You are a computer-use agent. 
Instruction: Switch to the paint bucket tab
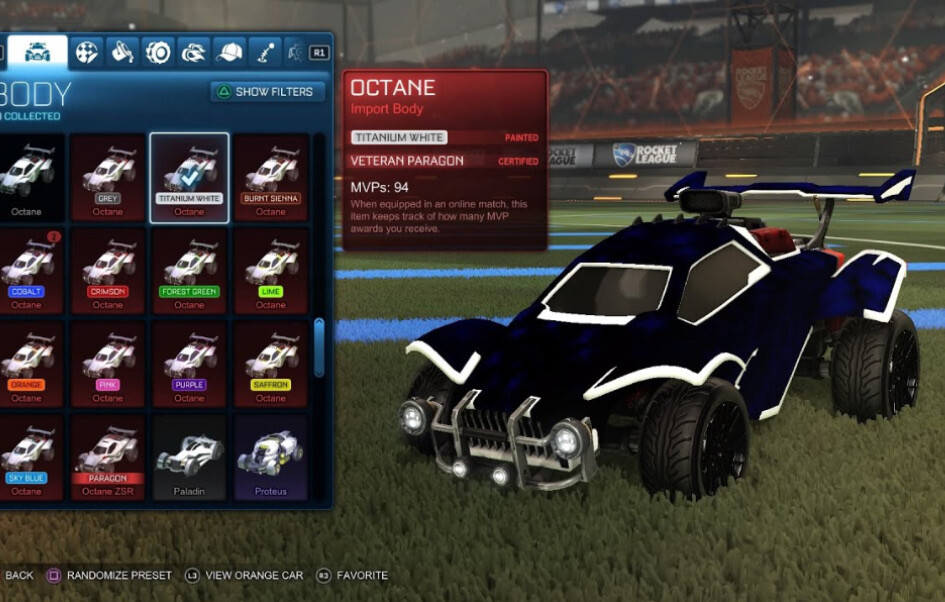tap(123, 52)
